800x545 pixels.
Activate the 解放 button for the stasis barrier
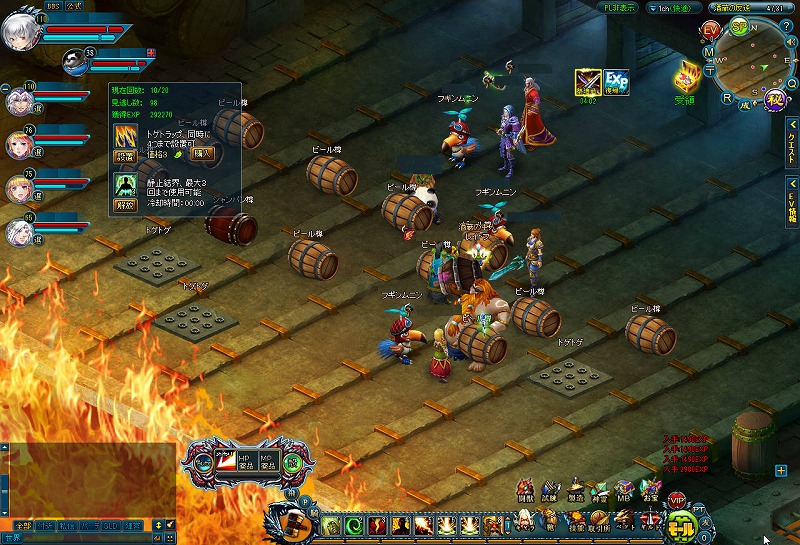tap(125, 204)
